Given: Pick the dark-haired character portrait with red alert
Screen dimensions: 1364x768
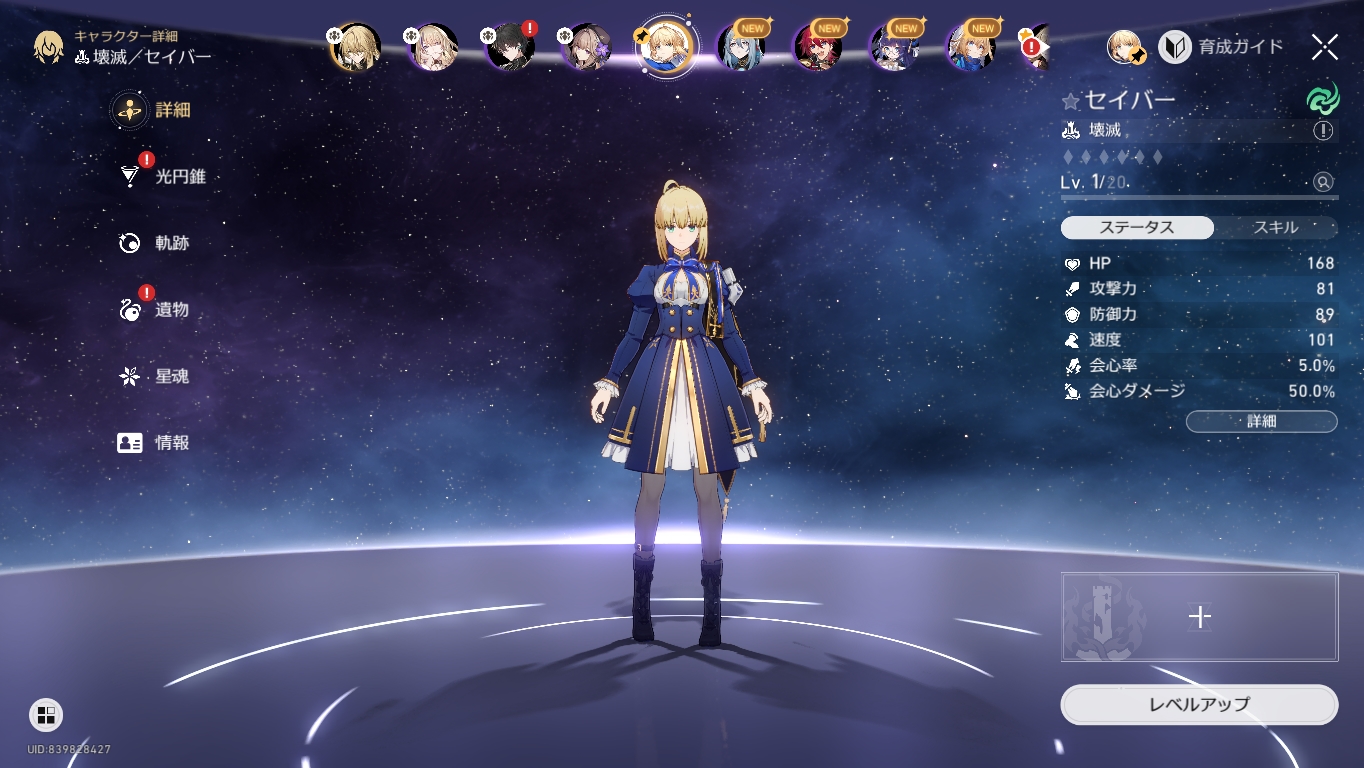Looking at the screenshot, I should pos(510,47).
